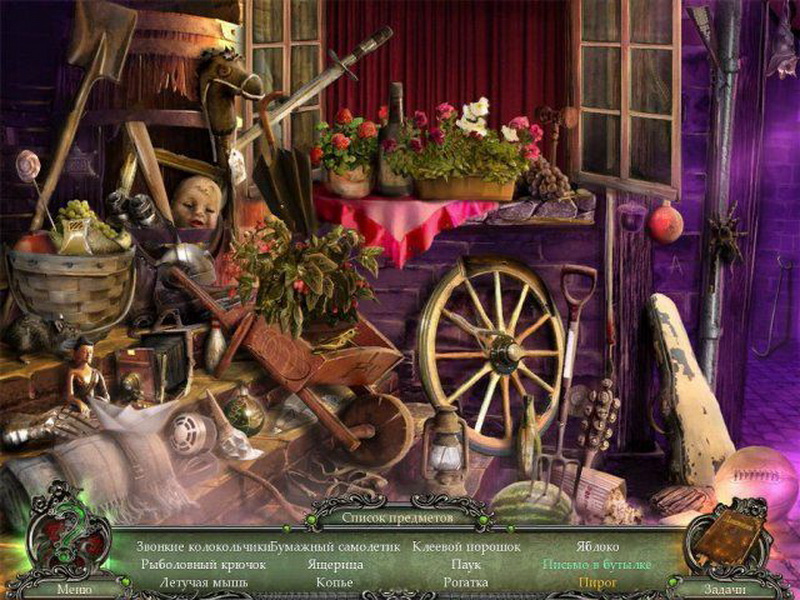Select the orange 'Пирог' list entry
Image resolution: width=800 pixels, height=600 pixels.
pyautogui.click(x=597, y=582)
